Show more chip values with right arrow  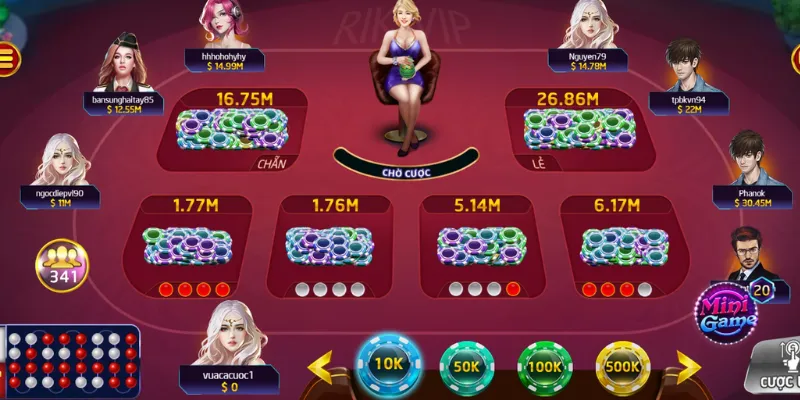688,367
